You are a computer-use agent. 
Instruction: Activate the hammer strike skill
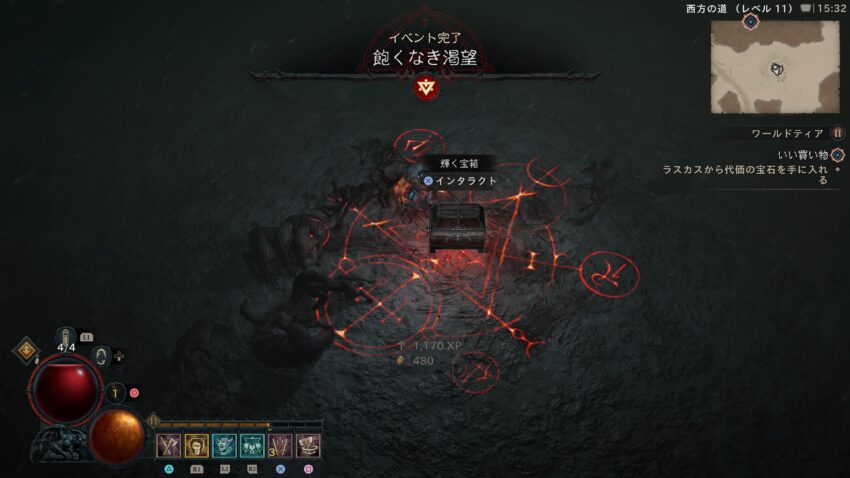[308, 446]
